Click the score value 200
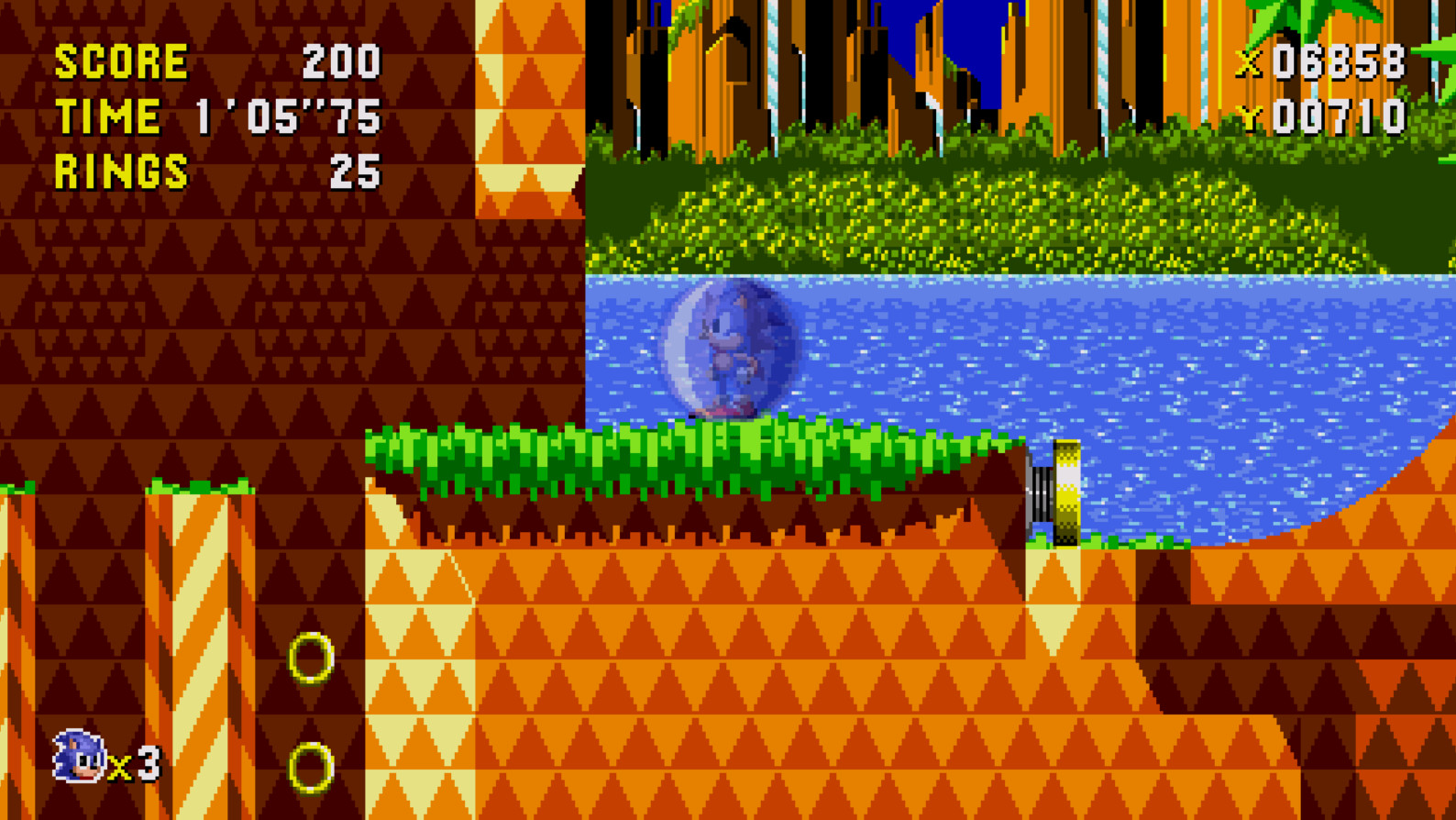The image size is (1456, 820). (340, 61)
